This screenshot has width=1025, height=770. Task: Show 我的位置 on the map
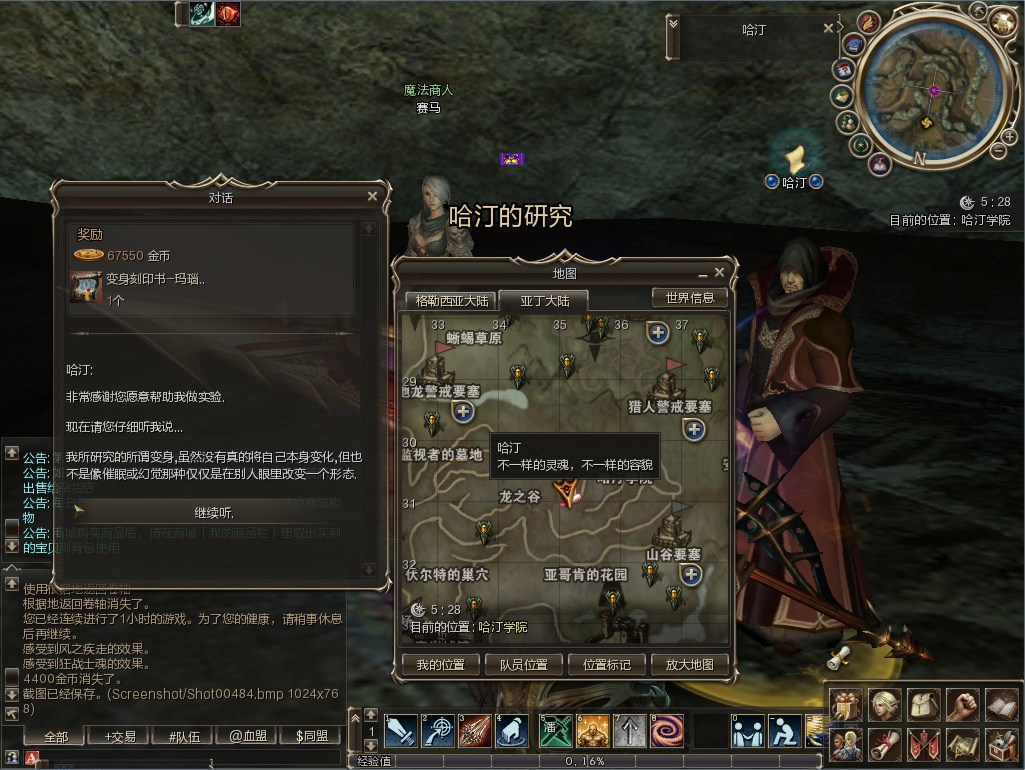pyautogui.click(x=441, y=665)
